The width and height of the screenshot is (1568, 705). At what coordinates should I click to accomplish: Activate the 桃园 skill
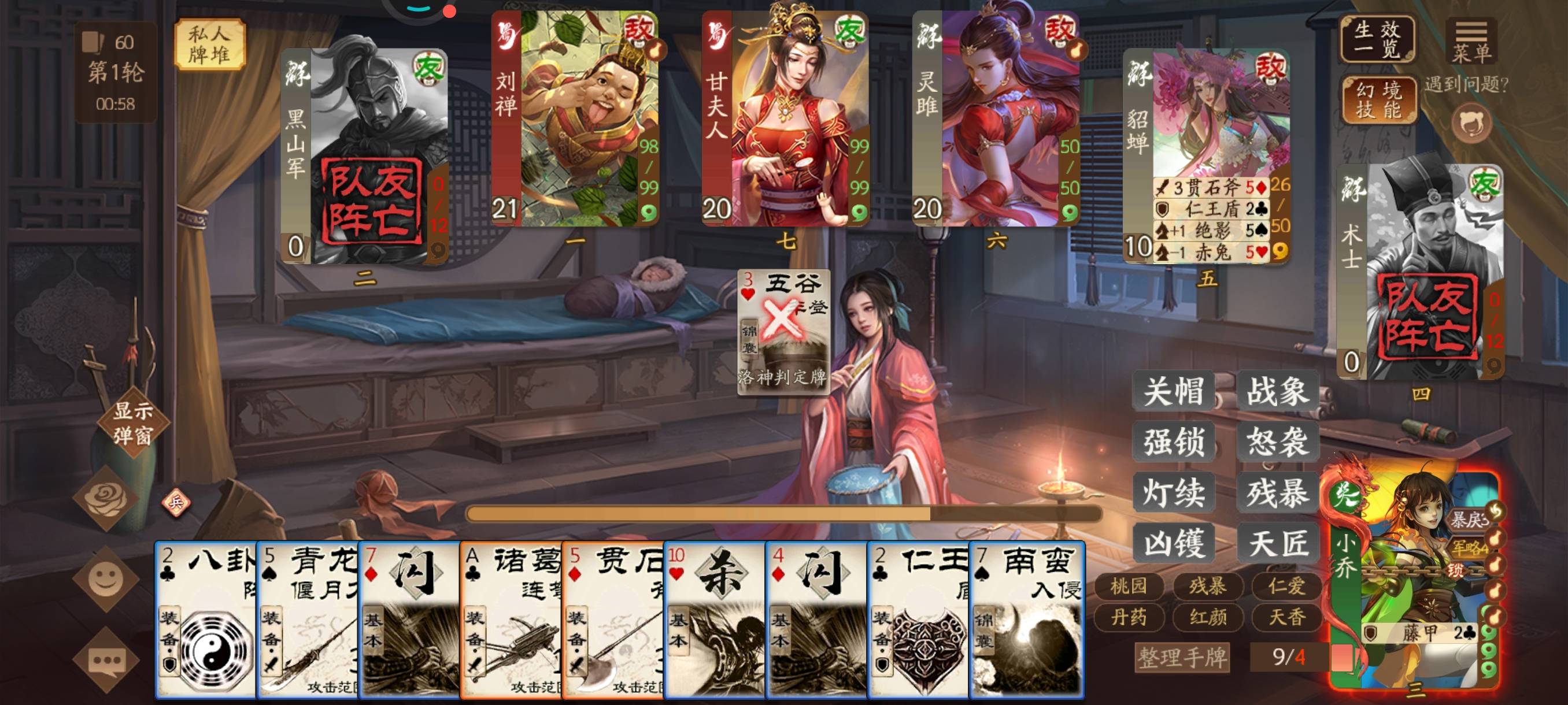(1129, 586)
